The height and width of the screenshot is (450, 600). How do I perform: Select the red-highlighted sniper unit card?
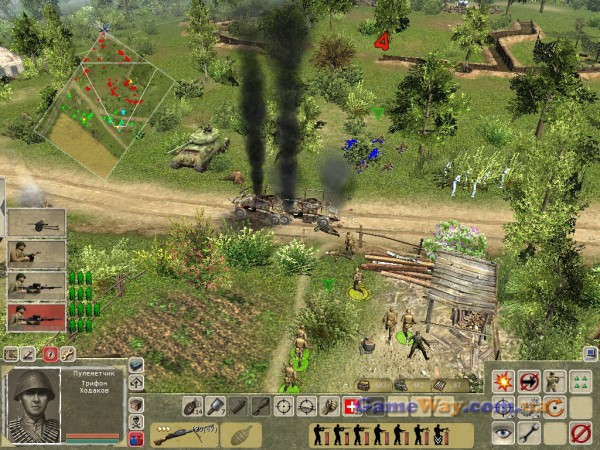coord(36,318)
